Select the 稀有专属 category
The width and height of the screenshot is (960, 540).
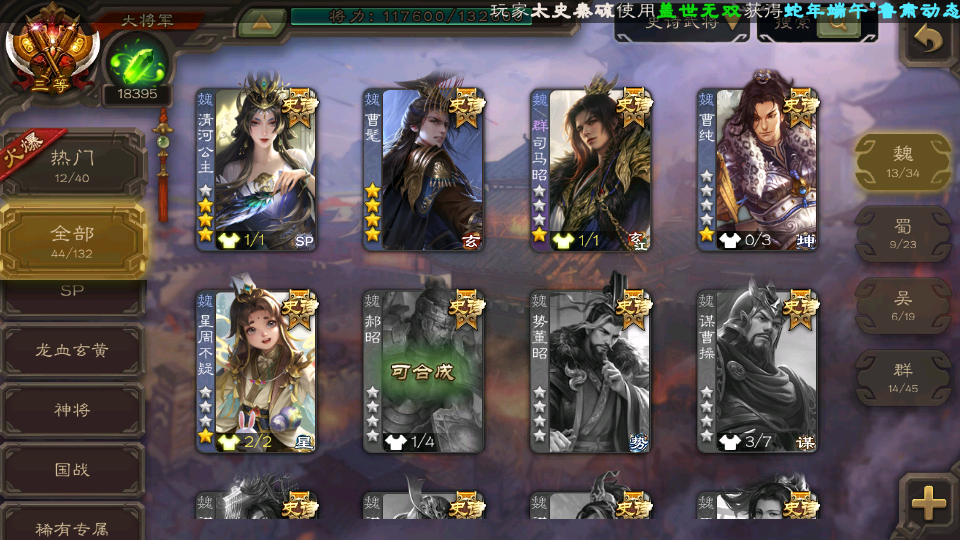(72, 526)
